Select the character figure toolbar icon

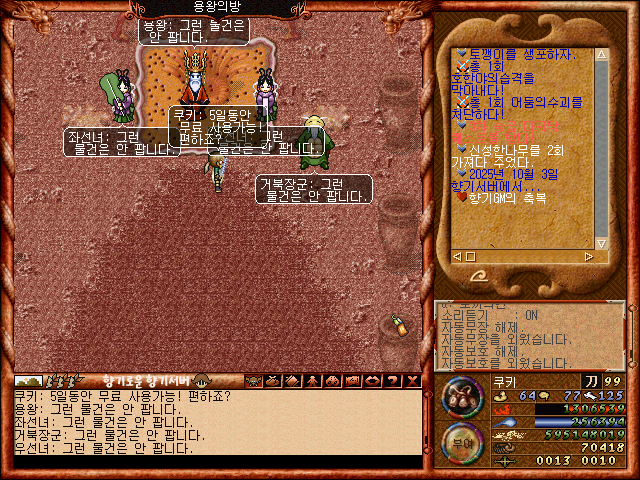coord(313,380)
